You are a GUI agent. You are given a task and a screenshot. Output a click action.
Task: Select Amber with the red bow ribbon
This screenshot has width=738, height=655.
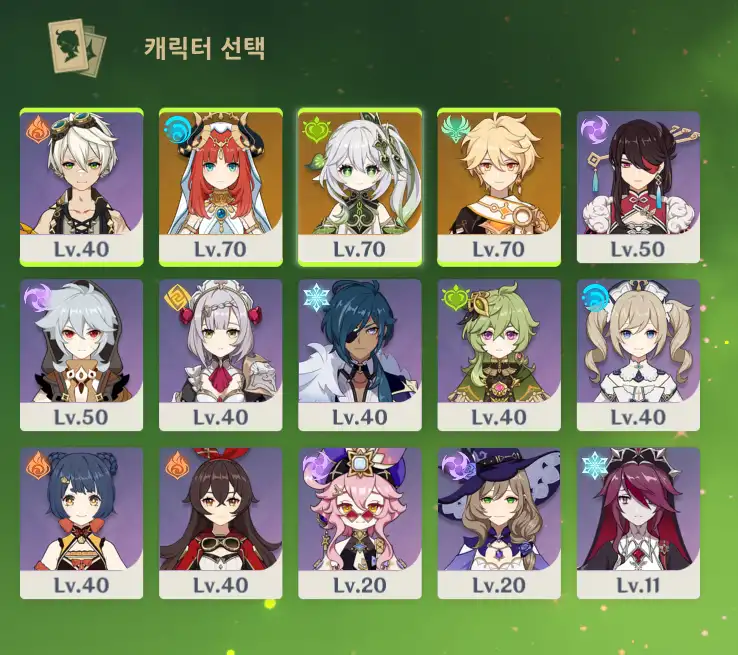click(220, 523)
